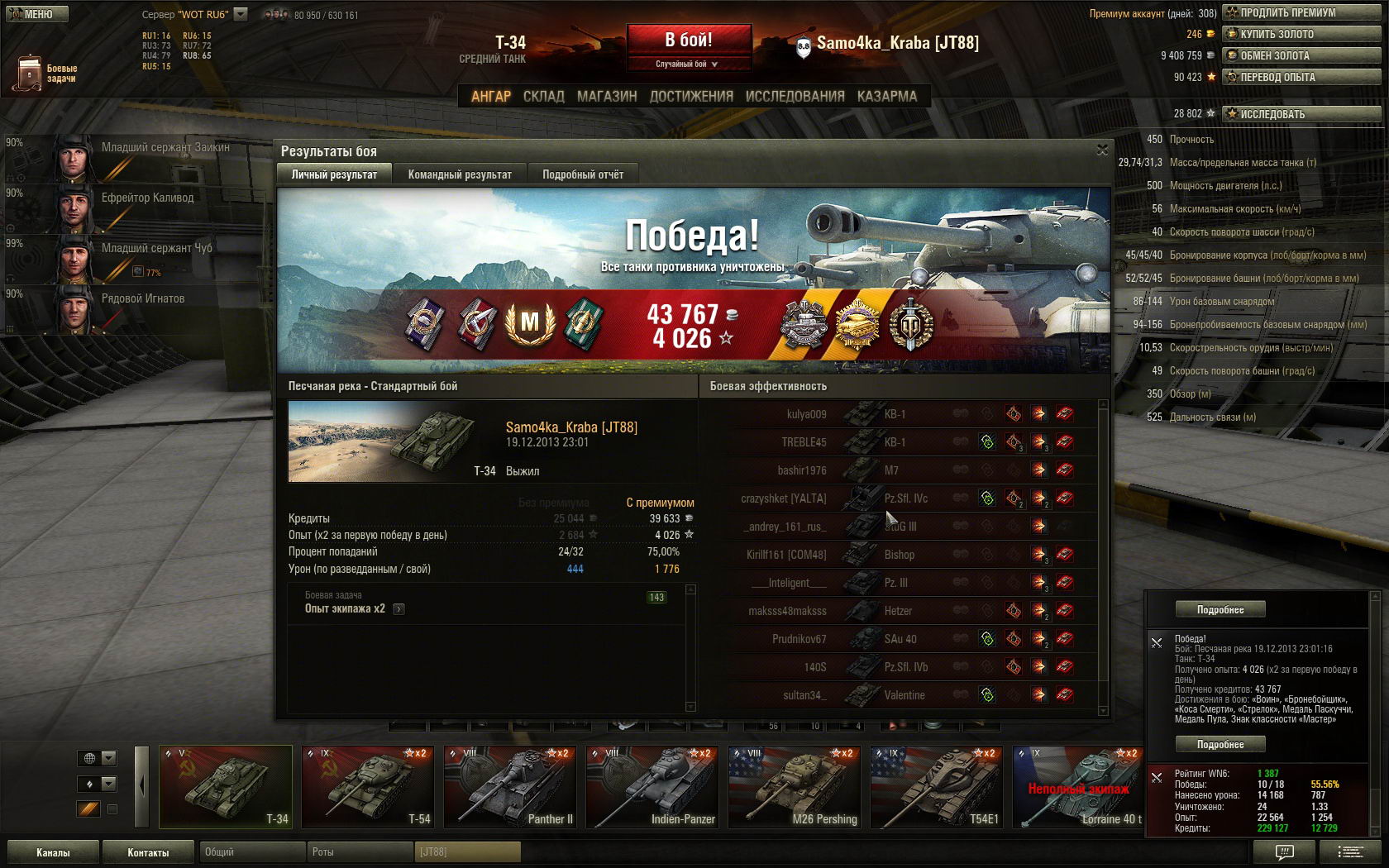Close the battle results window
This screenshot has width=1389, height=868.
point(1101,150)
